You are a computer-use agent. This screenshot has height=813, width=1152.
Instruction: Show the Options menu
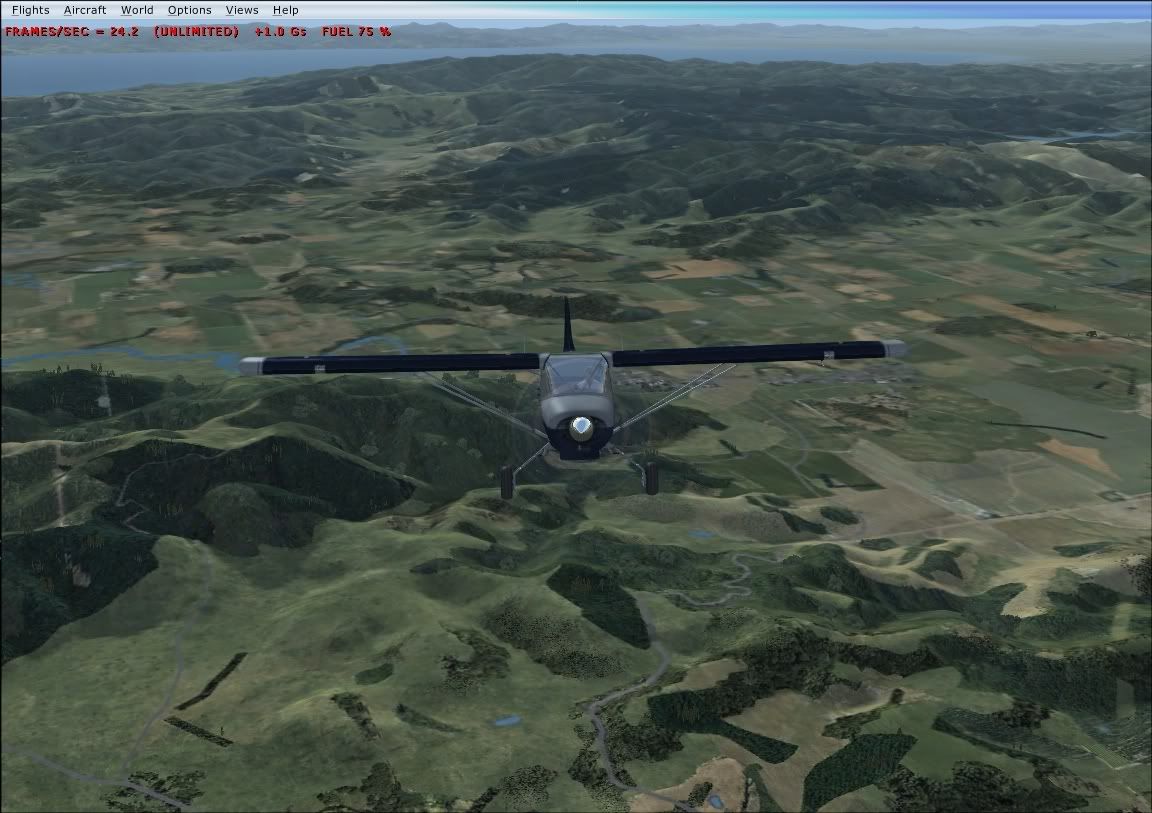pyautogui.click(x=189, y=10)
